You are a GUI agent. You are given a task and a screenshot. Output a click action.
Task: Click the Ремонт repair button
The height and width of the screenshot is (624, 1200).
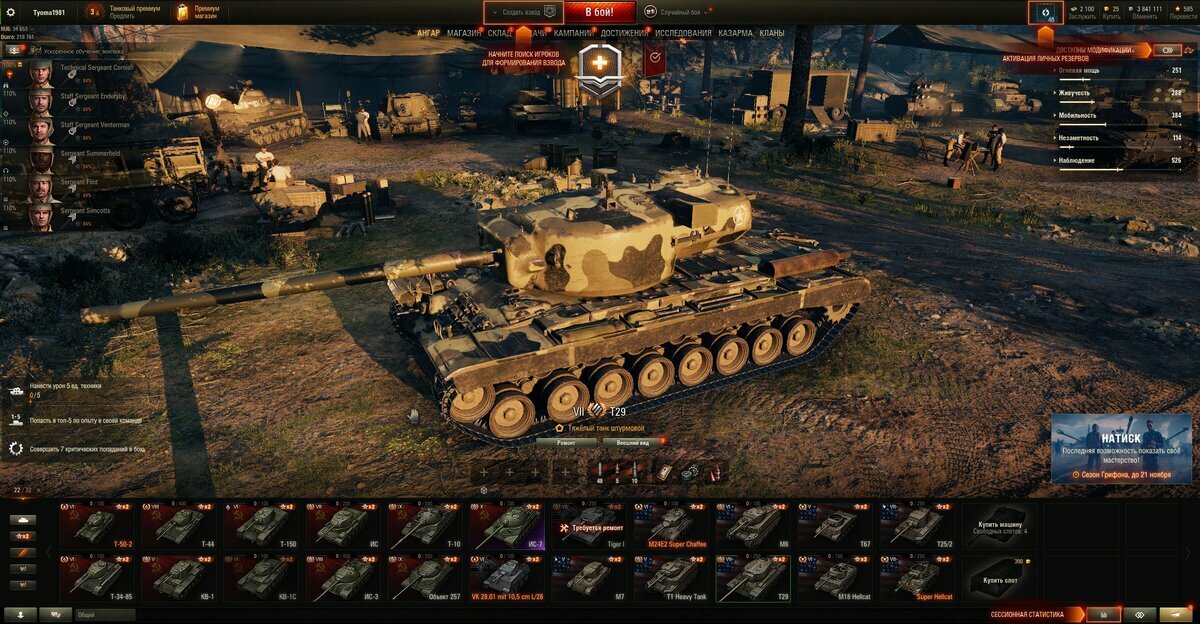pyautogui.click(x=566, y=441)
